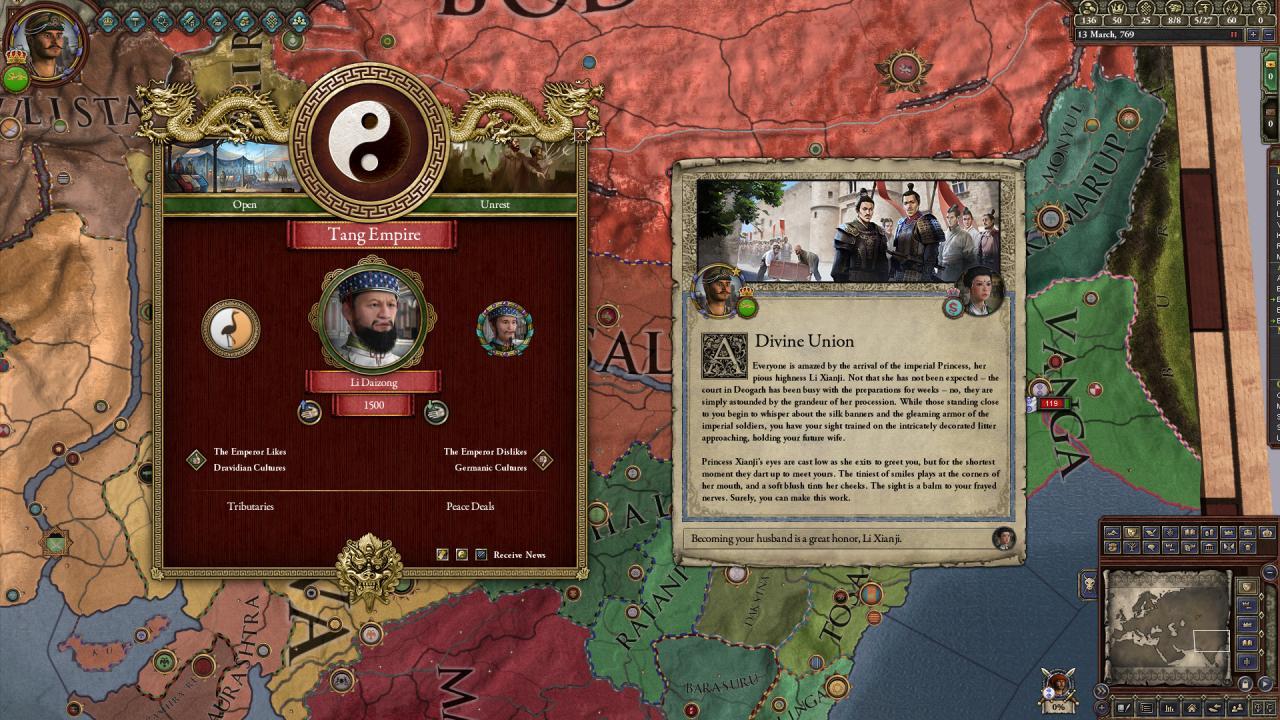Select the Laws crown icon in the top toolbar
The width and height of the screenshot is (1280, 720).
click(108, 20)
